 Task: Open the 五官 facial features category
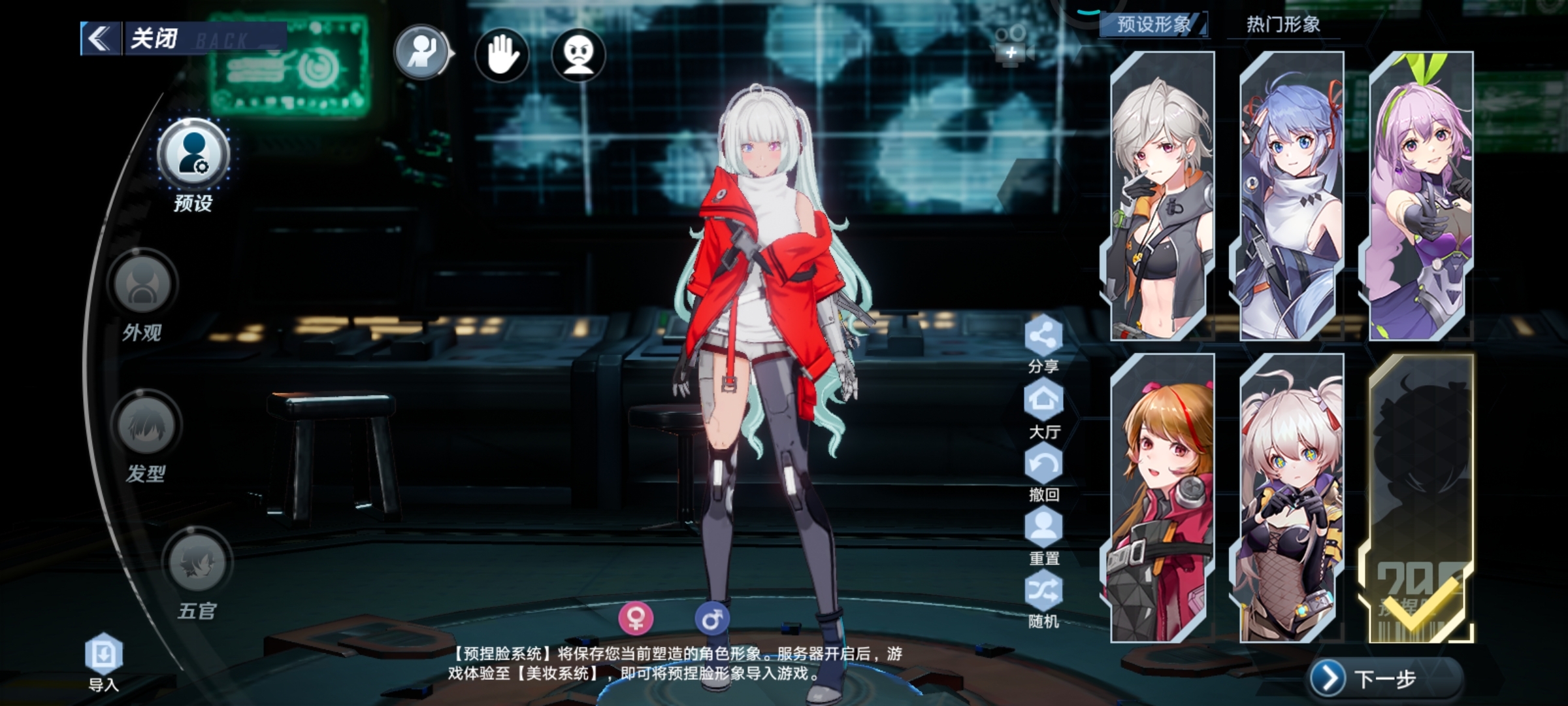197,563
